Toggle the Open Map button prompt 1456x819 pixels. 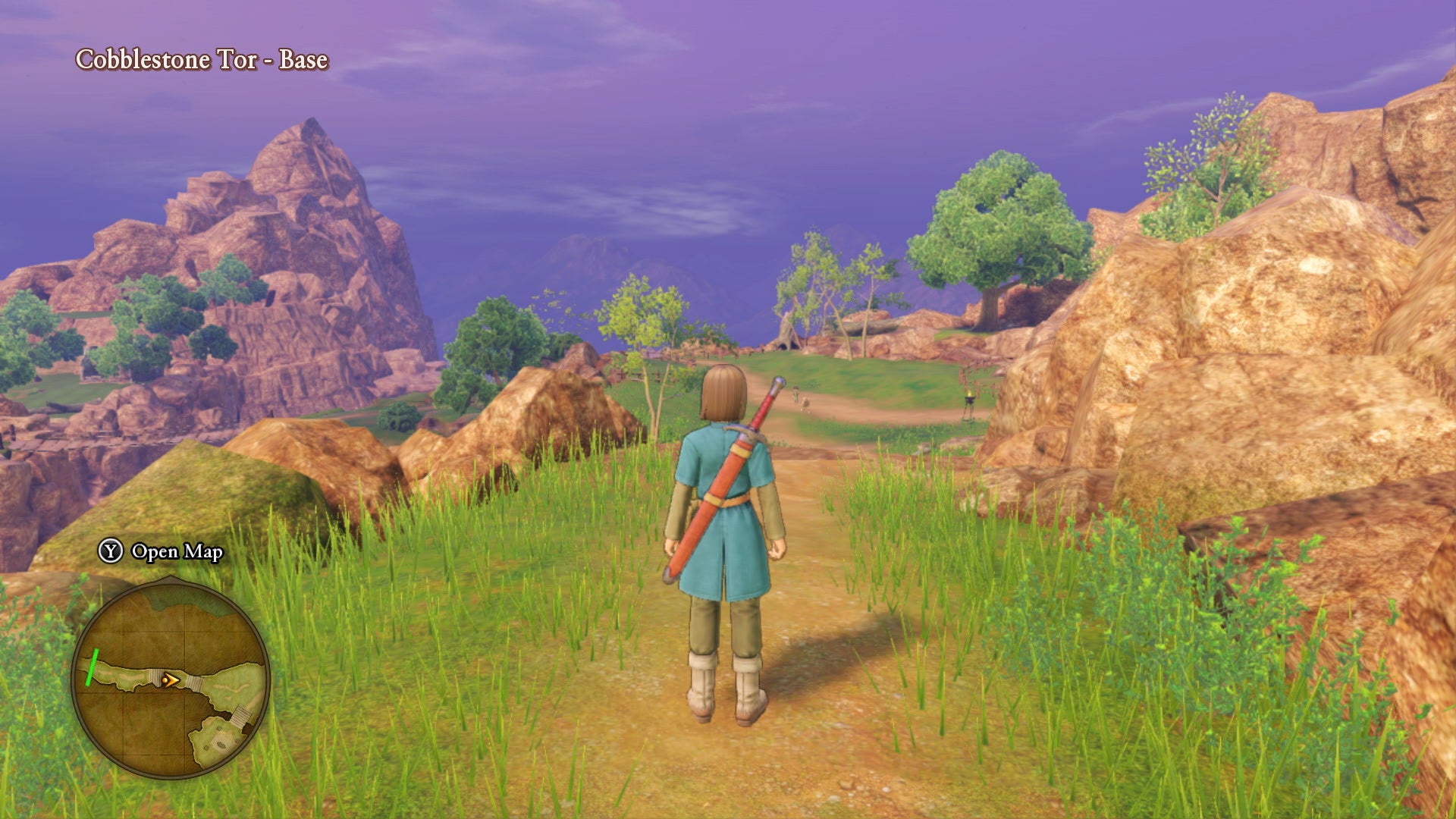159,552
